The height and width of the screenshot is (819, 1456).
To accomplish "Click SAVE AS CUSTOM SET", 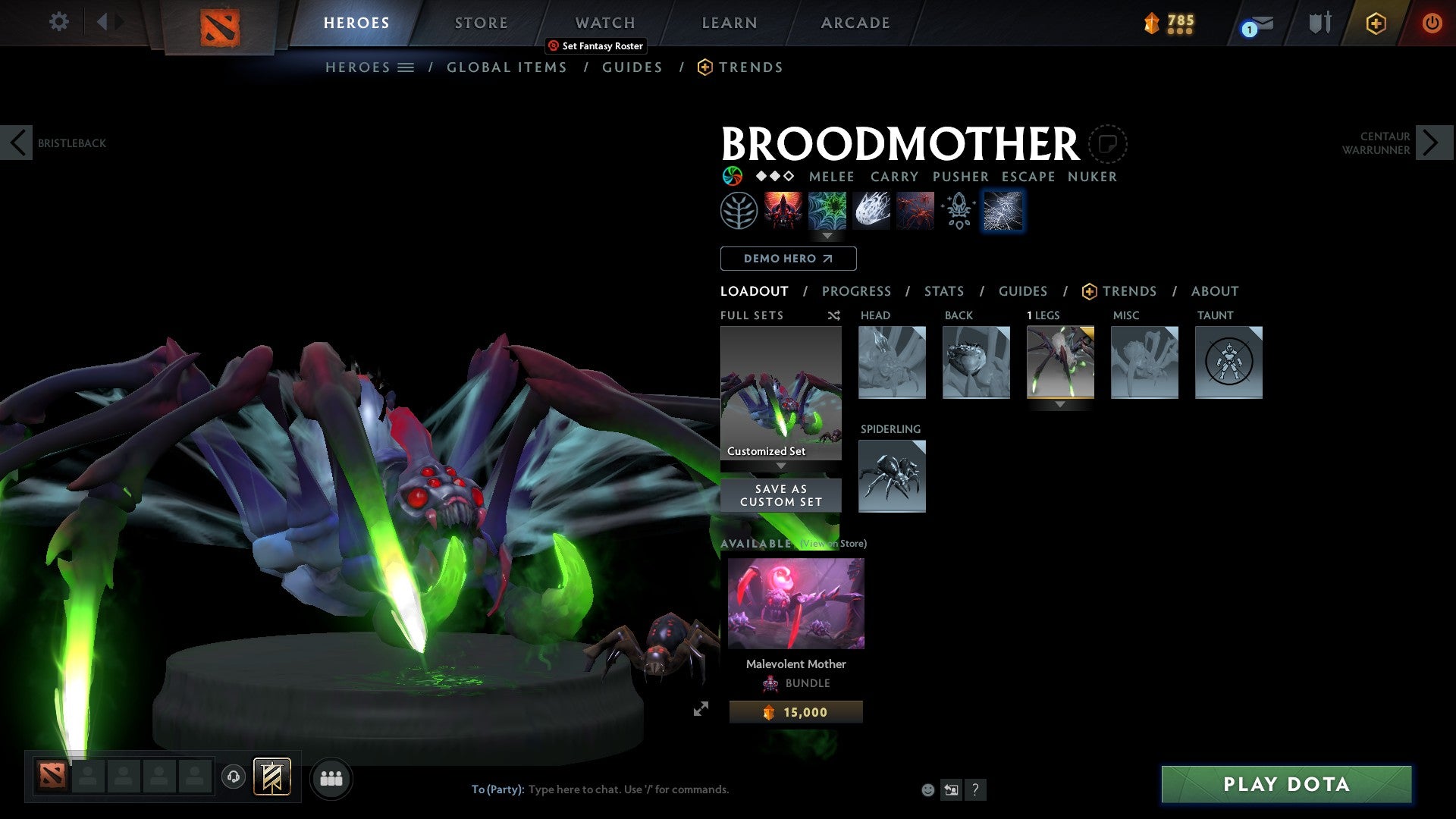I will (780, 494).
